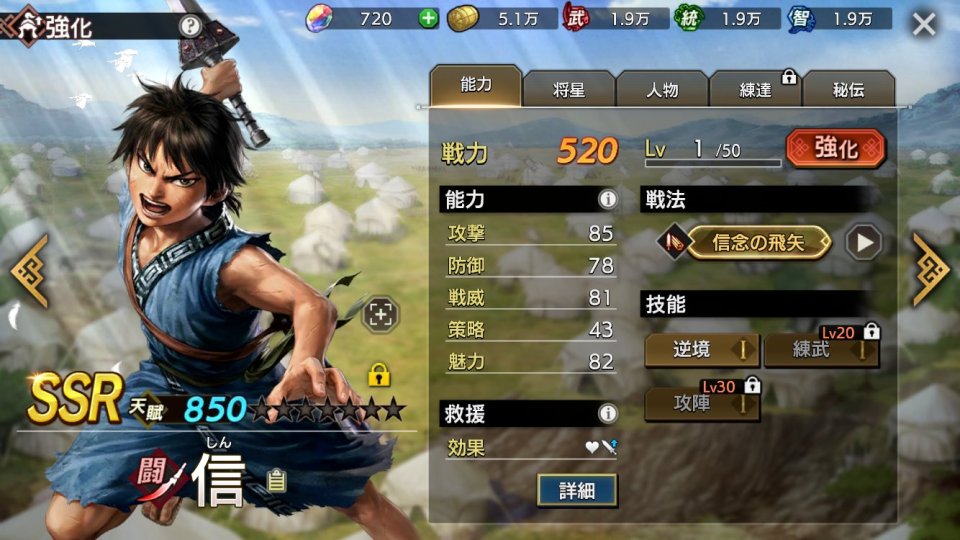The height and width of the screenshot is (540, 960).
Task: Toggle the gold padlock on the character
Action: [x=379, y=375]
